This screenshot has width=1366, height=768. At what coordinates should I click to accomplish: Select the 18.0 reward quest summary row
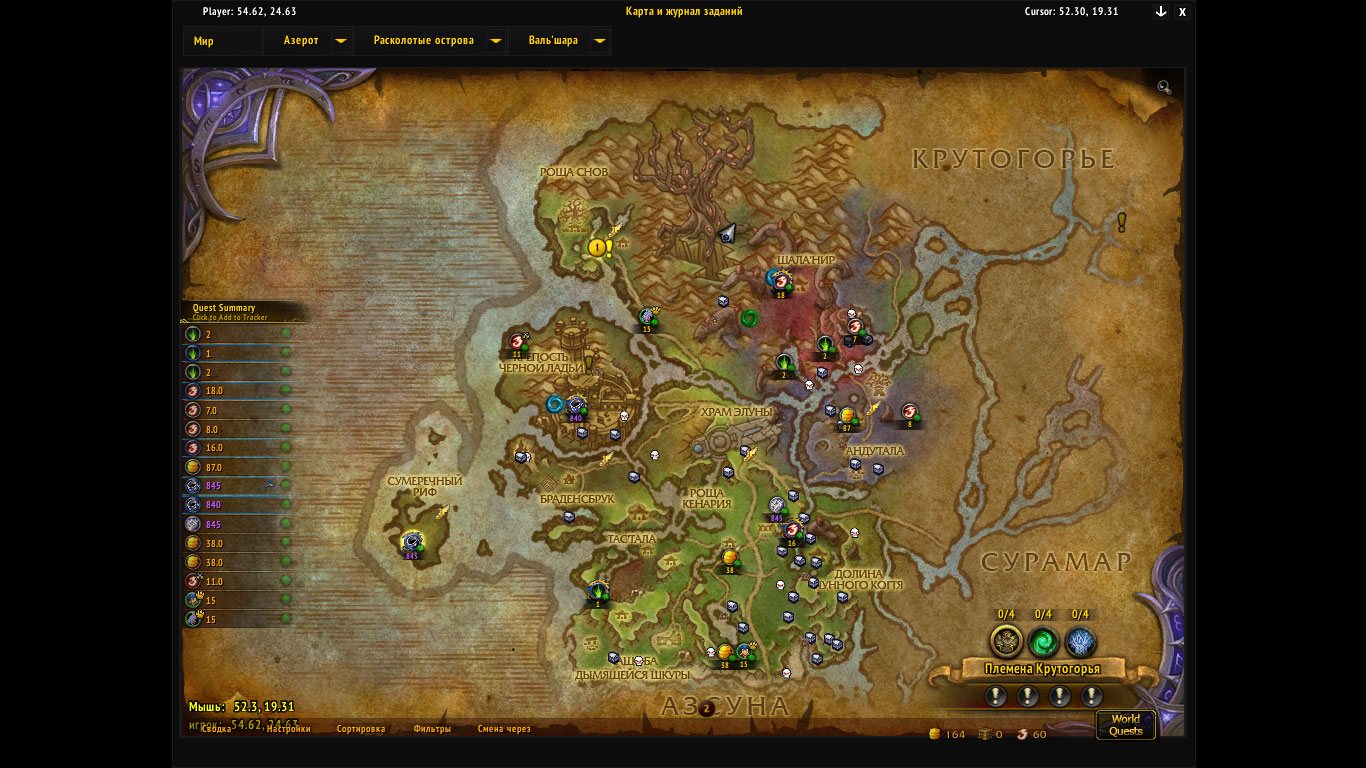point(237,391)
